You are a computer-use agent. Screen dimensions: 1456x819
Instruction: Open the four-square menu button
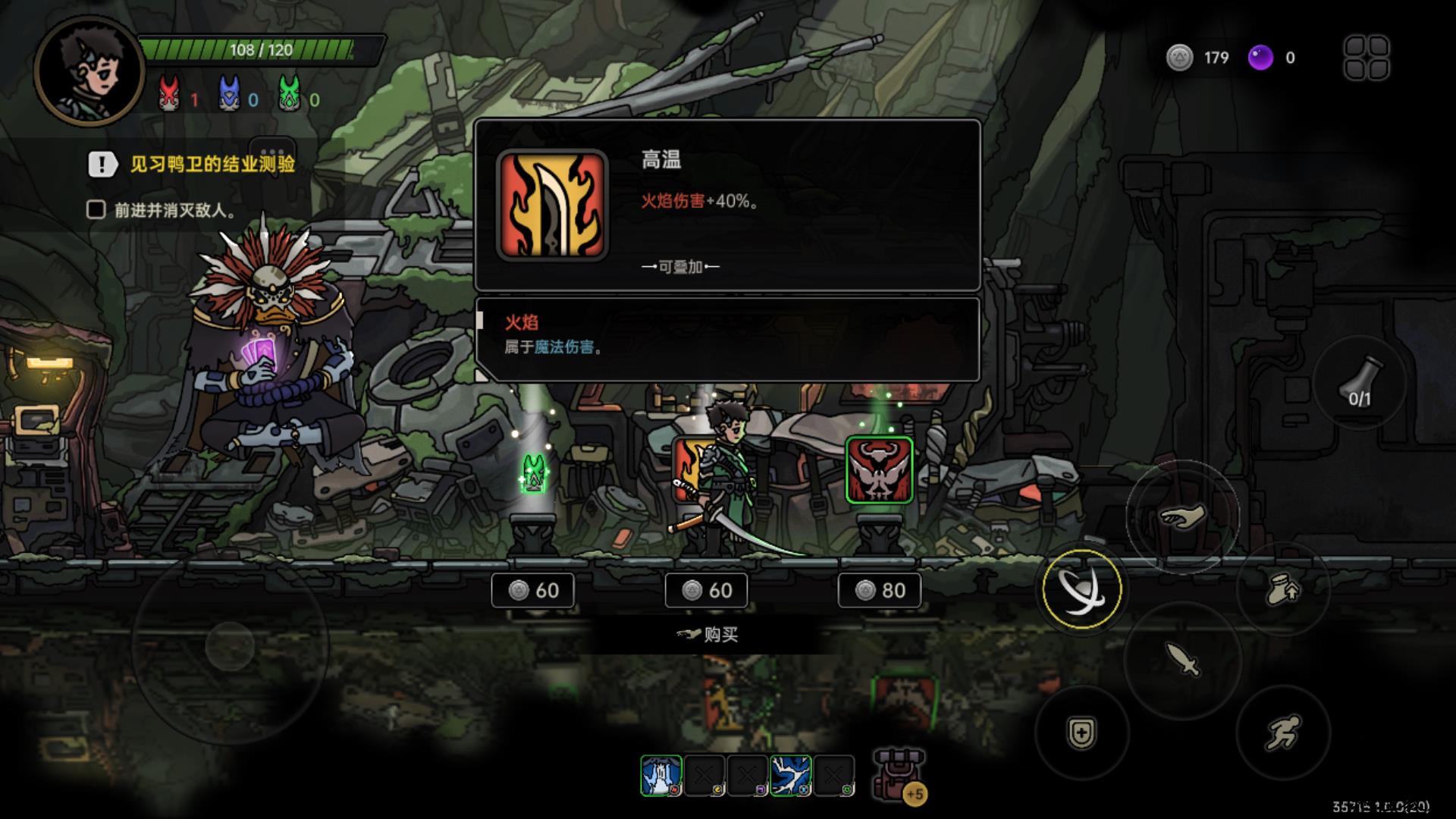[x=1367, y=58]
